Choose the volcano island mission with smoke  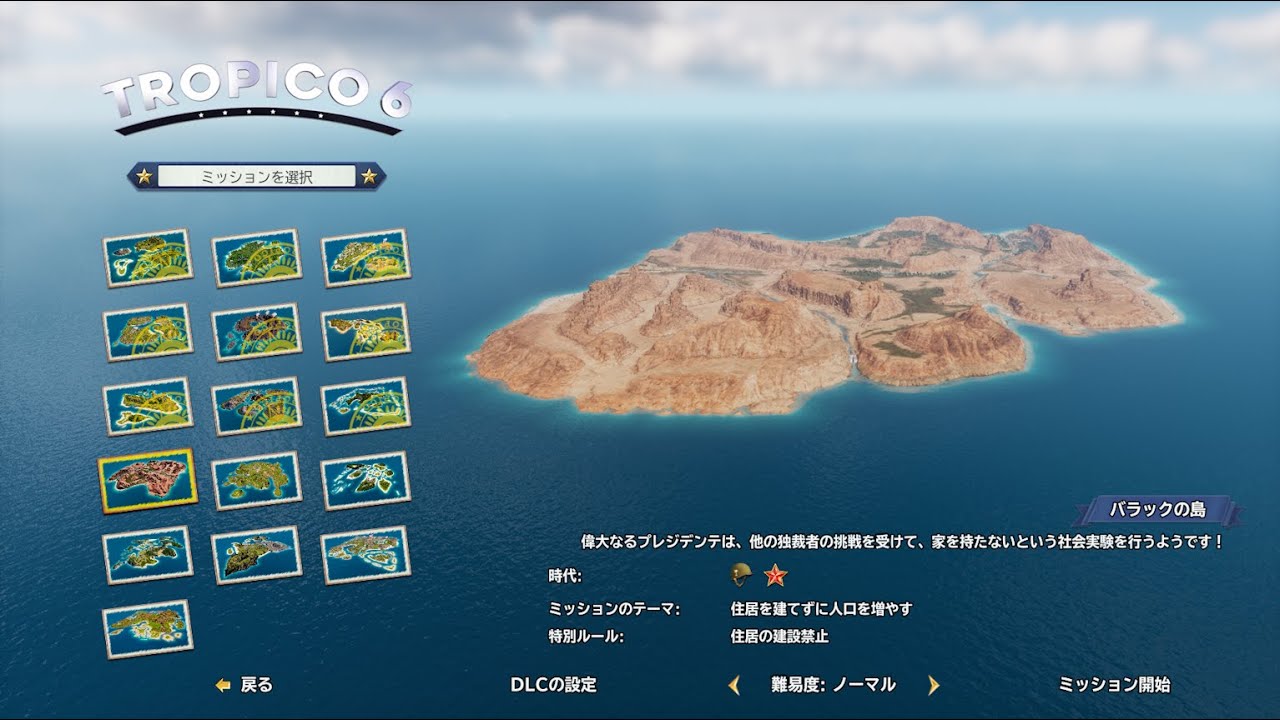pos(257,331)
